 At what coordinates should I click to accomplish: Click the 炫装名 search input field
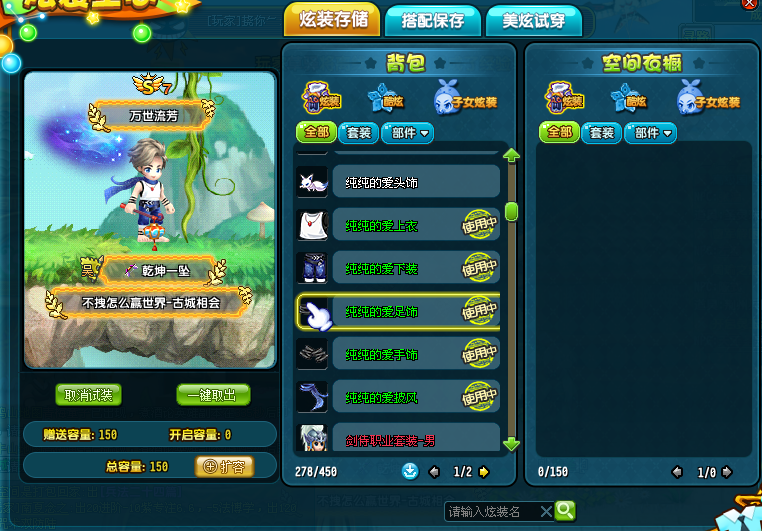[490, 511]
